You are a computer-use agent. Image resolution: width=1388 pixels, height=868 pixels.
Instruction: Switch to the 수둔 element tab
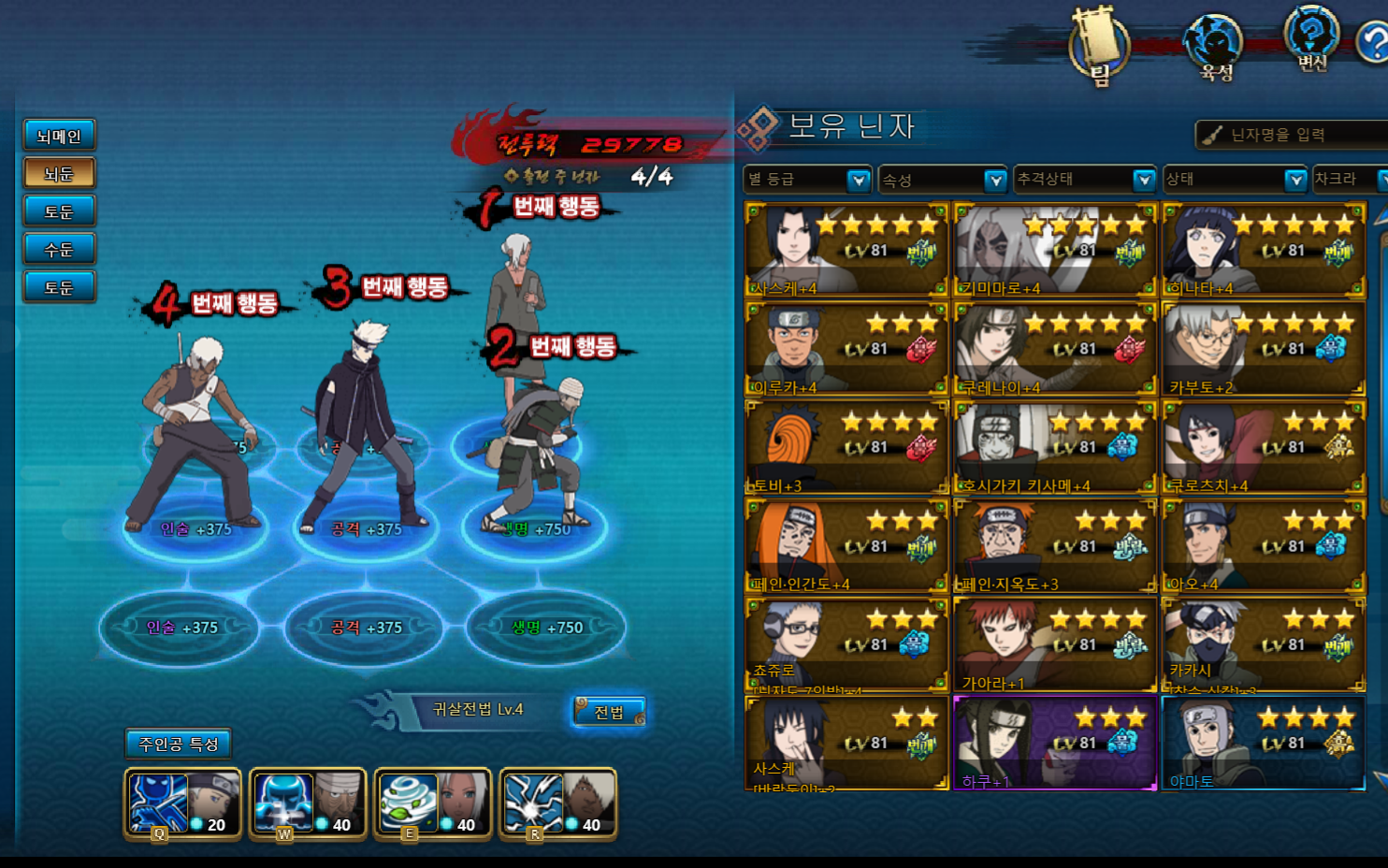pos(59,249)
